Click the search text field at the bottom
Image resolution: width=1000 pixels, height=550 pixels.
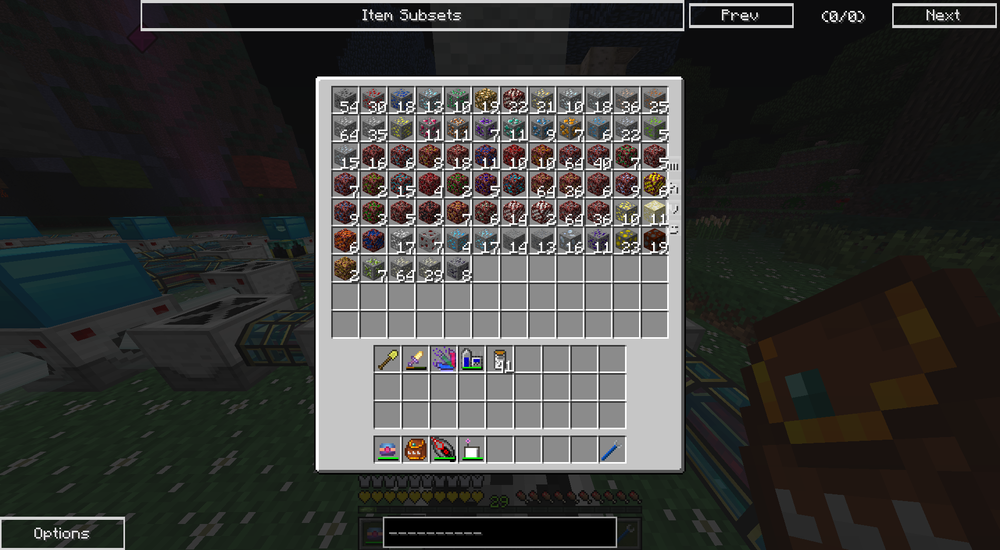499,532
